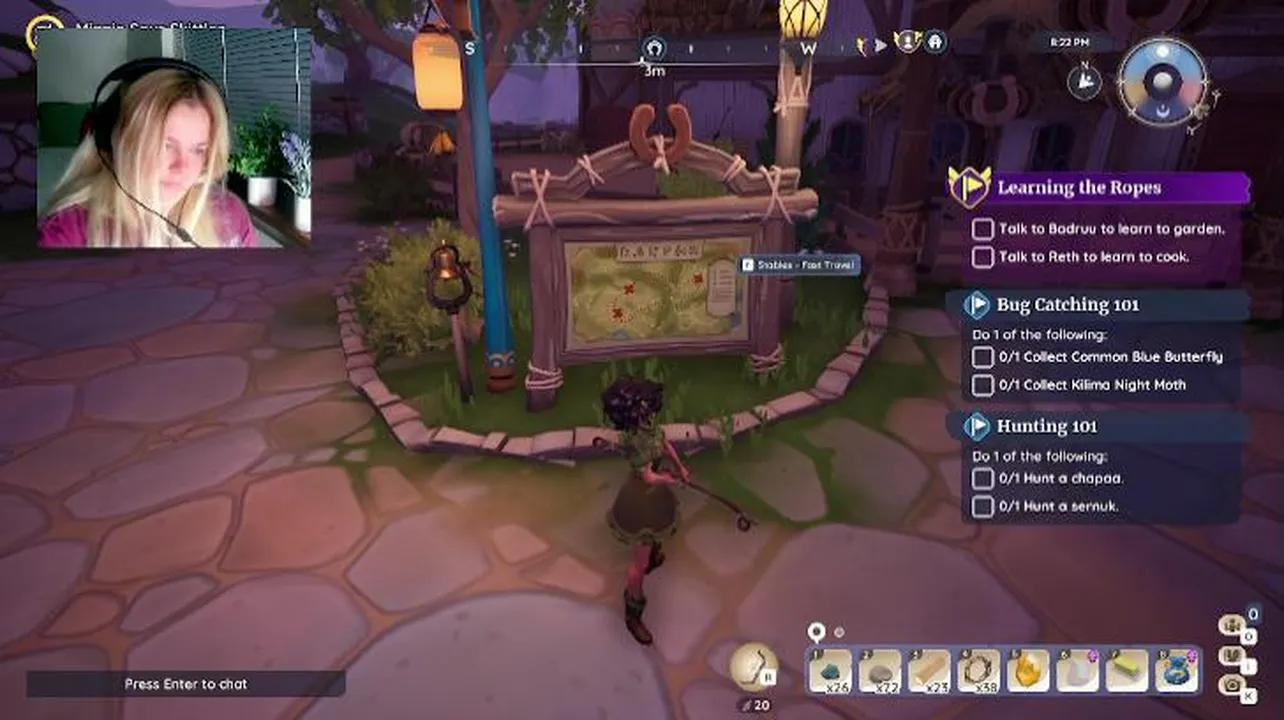Check off Talk to Badruu to learn gardening
Viewport: 1284px width, 720px height.
982,229
